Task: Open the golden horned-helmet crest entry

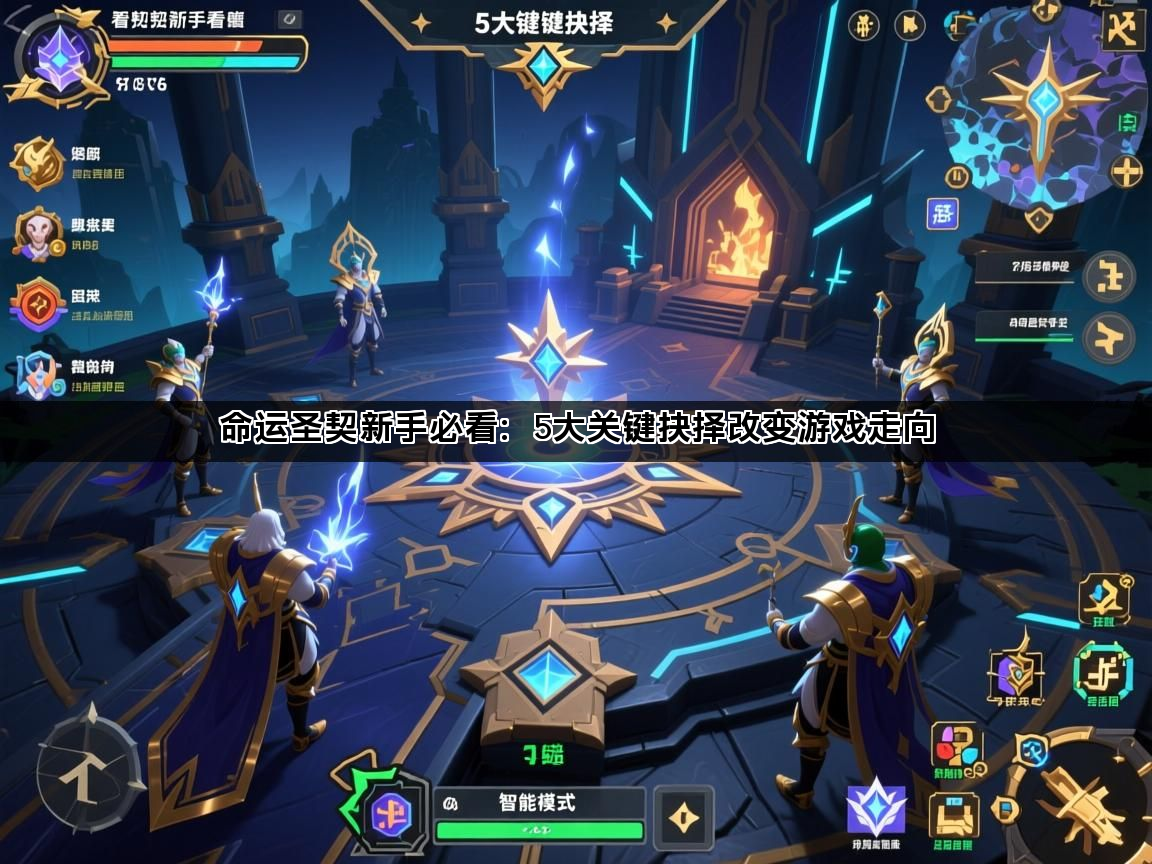Action: (38, 163)
